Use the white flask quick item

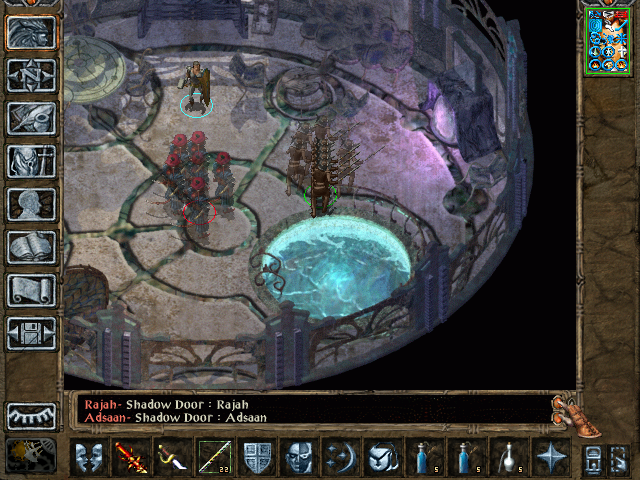508,458
